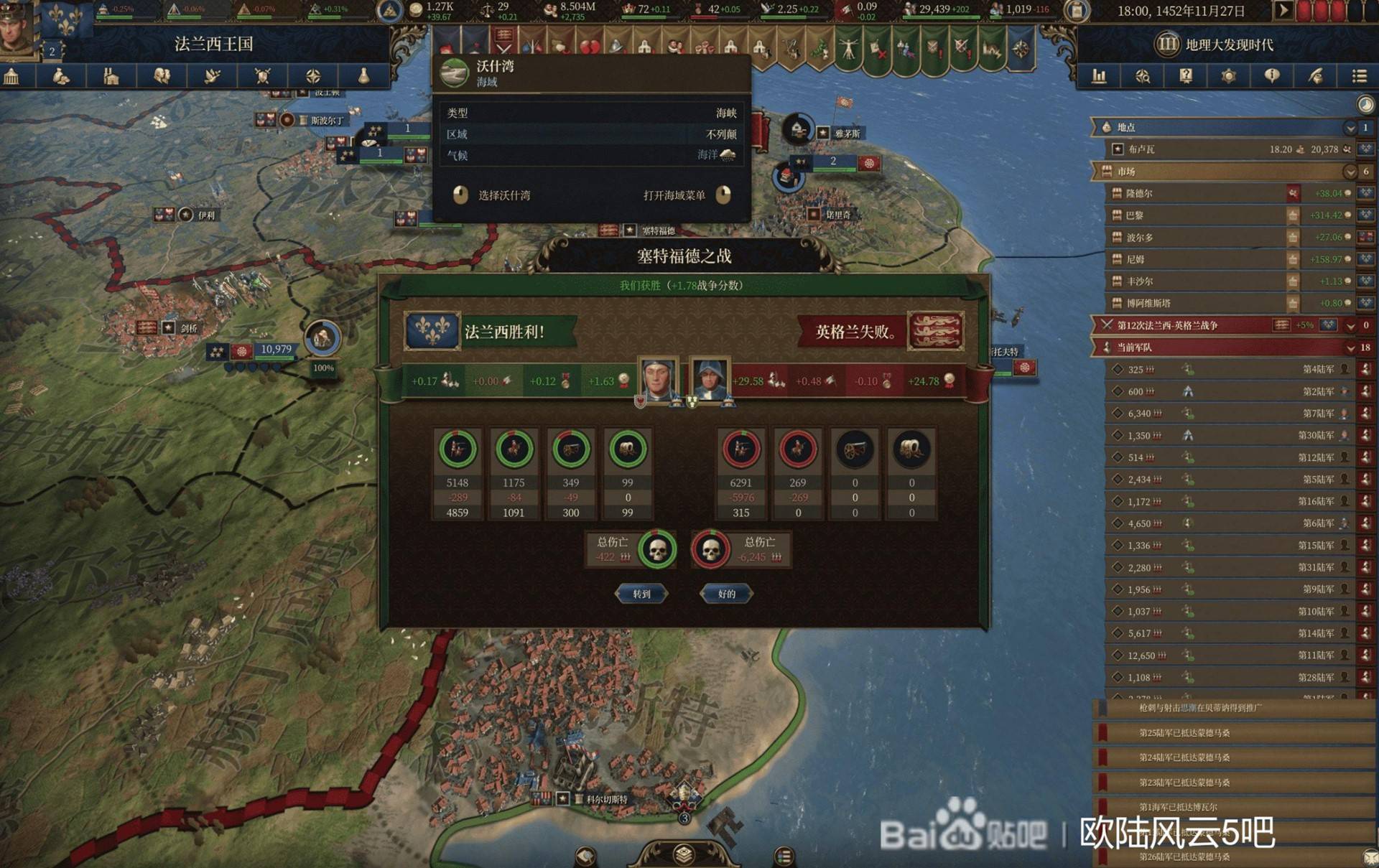Viewport: 1379px width, 868px height.
Task: Open the French ruler portrait
Action: (17, 29)
